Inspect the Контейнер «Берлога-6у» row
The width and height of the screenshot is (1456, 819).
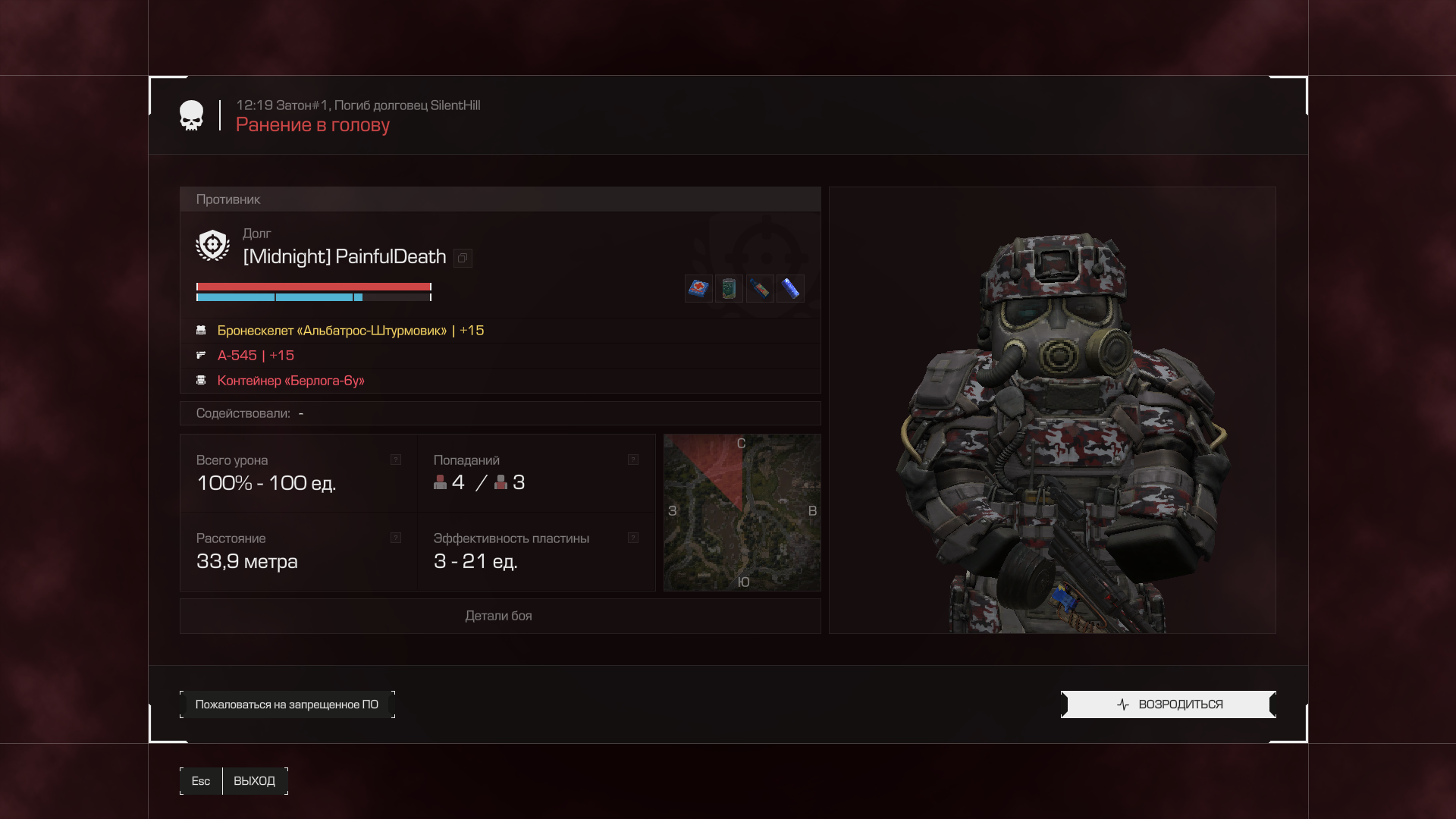290,381
